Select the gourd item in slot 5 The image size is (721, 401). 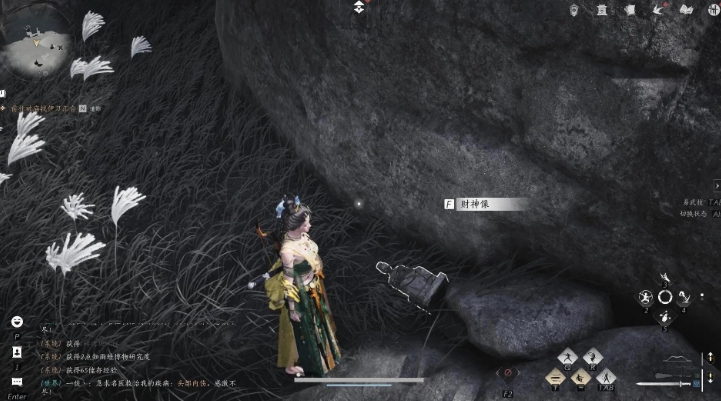[665, 317]
